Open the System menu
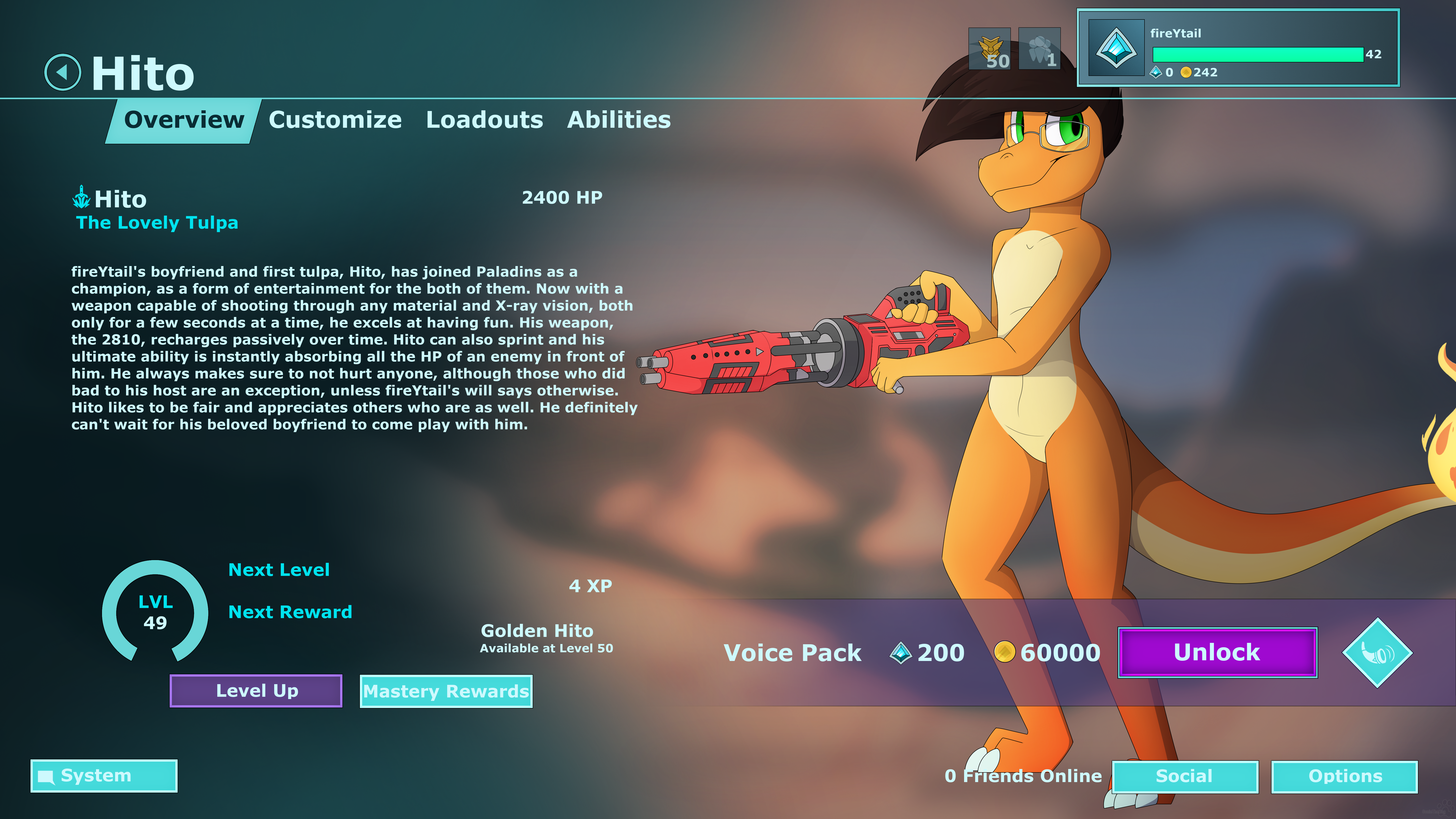 tap(104, 775)
